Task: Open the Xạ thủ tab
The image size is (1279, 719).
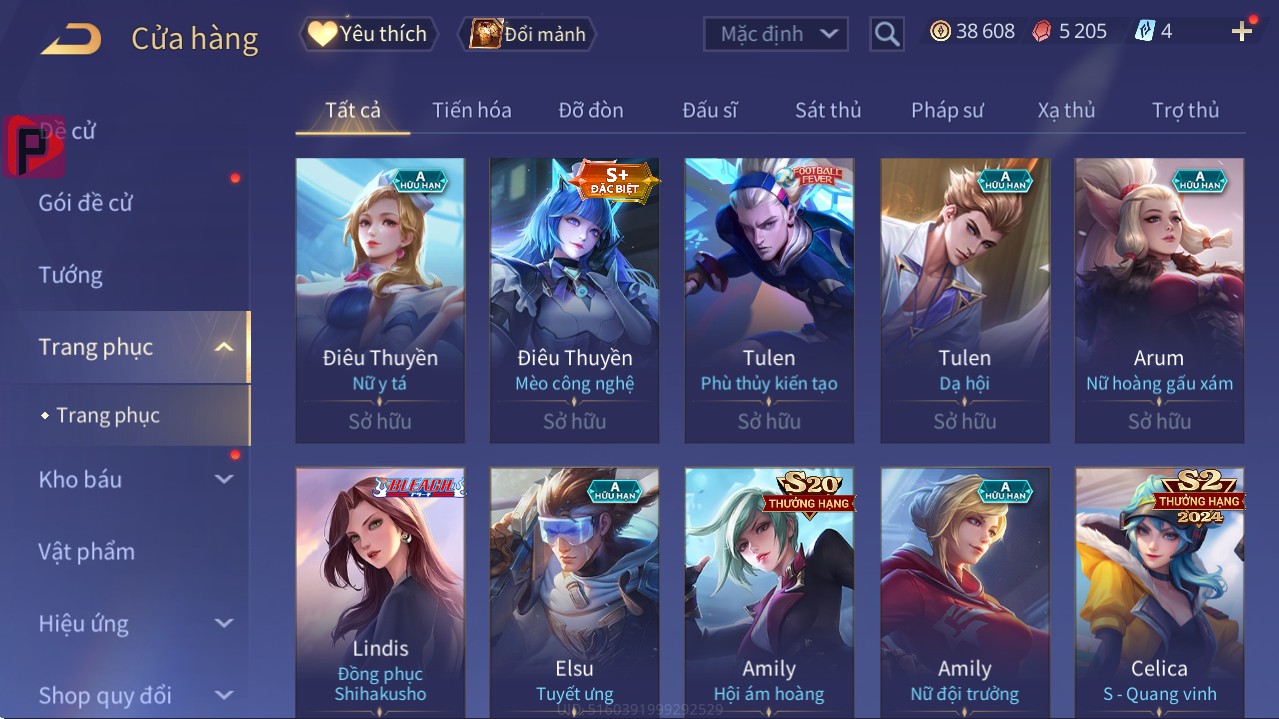Action: click(1066, 110)
